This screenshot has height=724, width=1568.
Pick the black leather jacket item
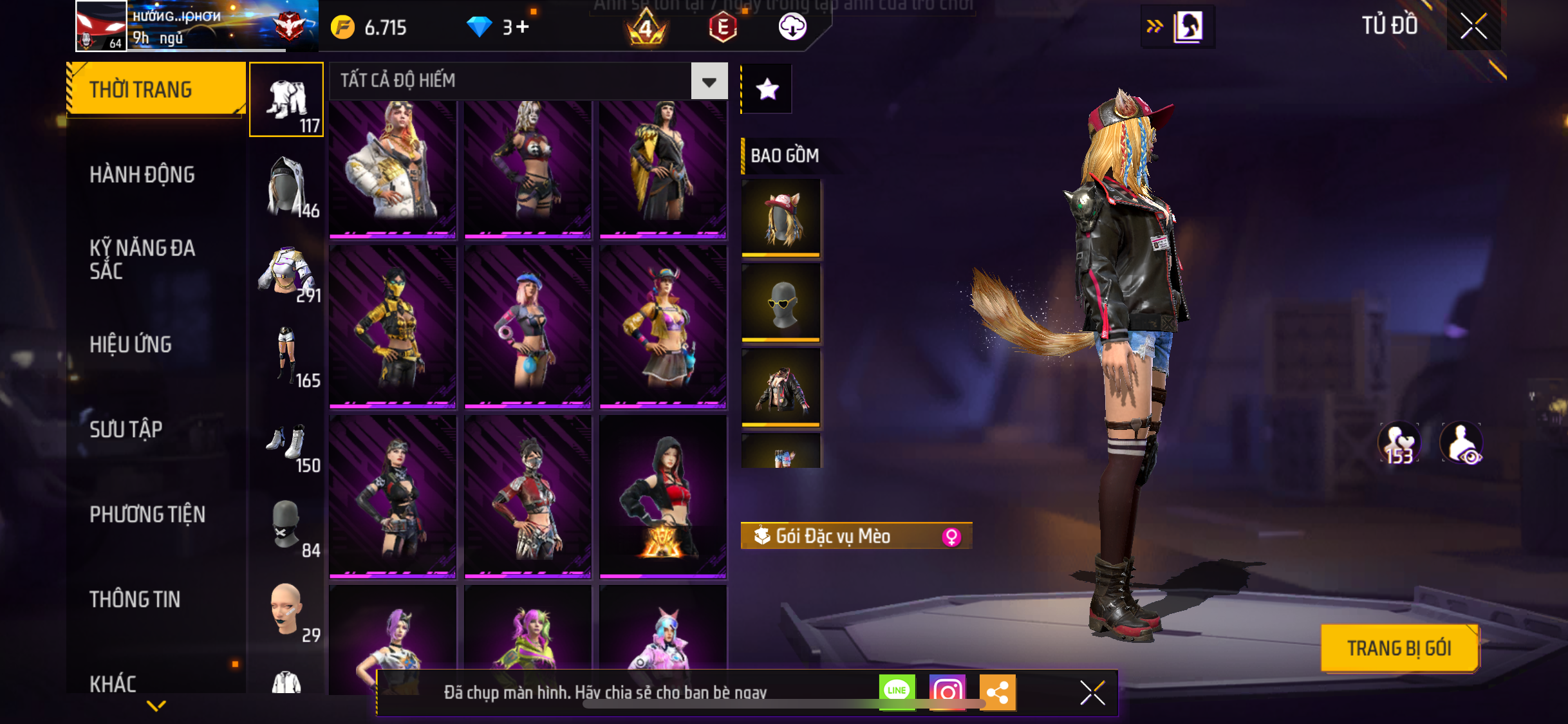point(781,387)
